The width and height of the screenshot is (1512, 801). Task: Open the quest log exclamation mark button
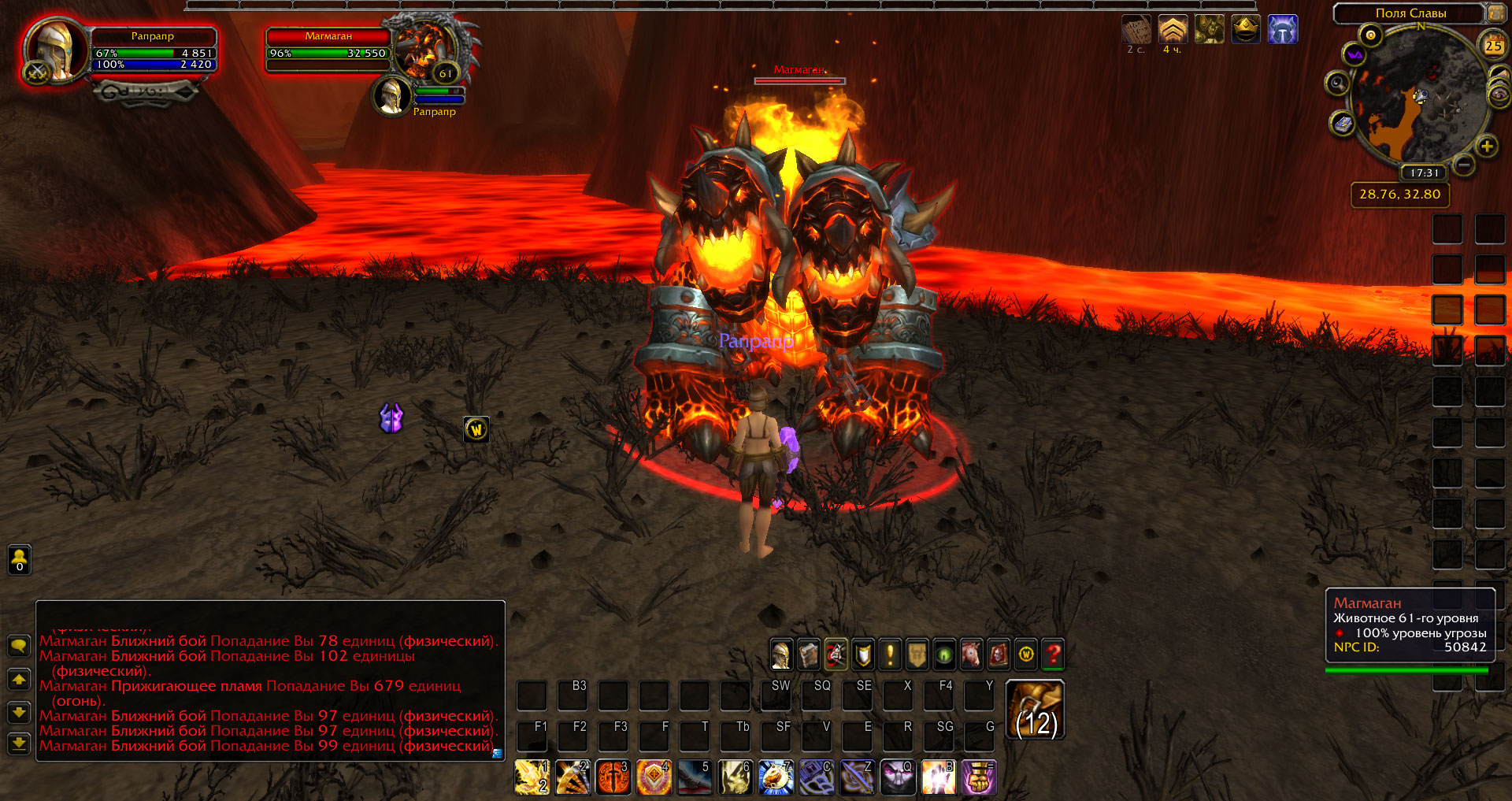pyautogui.click(x=890, y=654)
